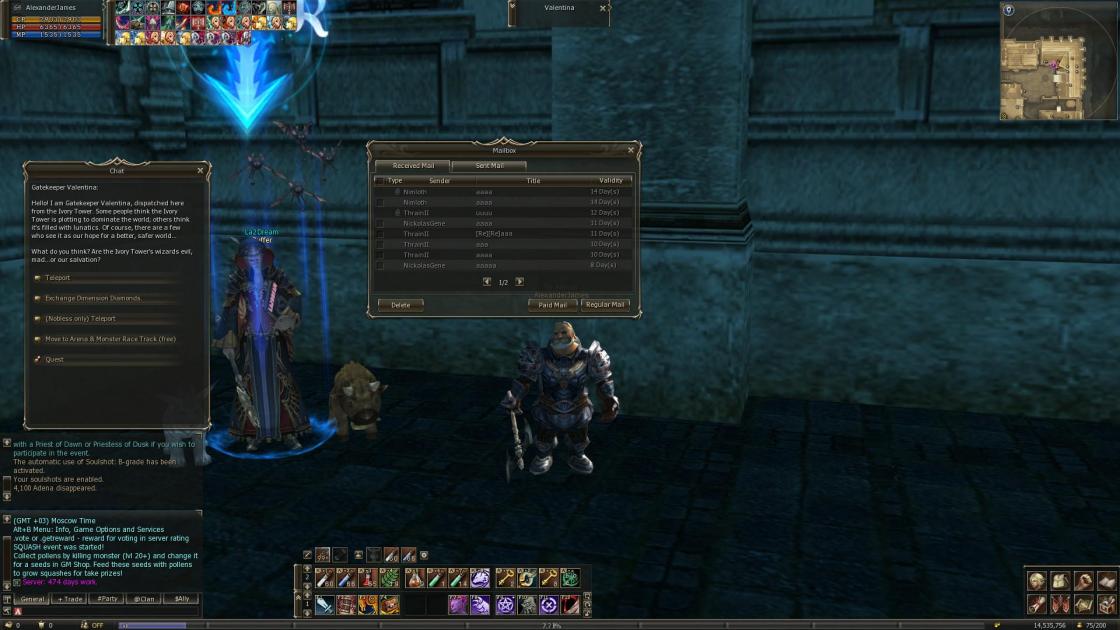The image size is (1120, 630).
Task: Tick the select-all mail checkbox in header
Action: point(379,181)
